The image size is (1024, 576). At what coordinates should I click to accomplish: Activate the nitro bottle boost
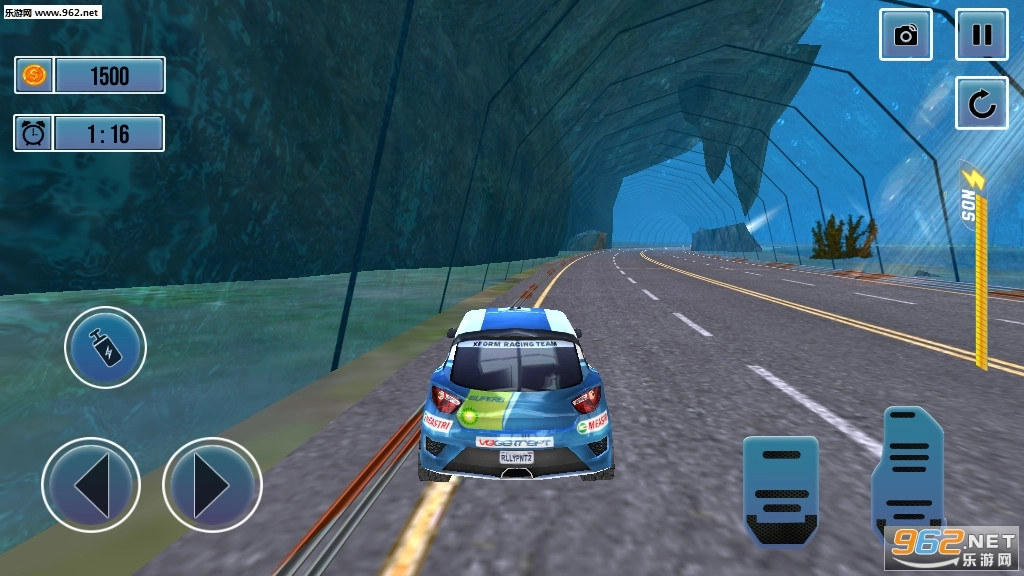(105, 348)
